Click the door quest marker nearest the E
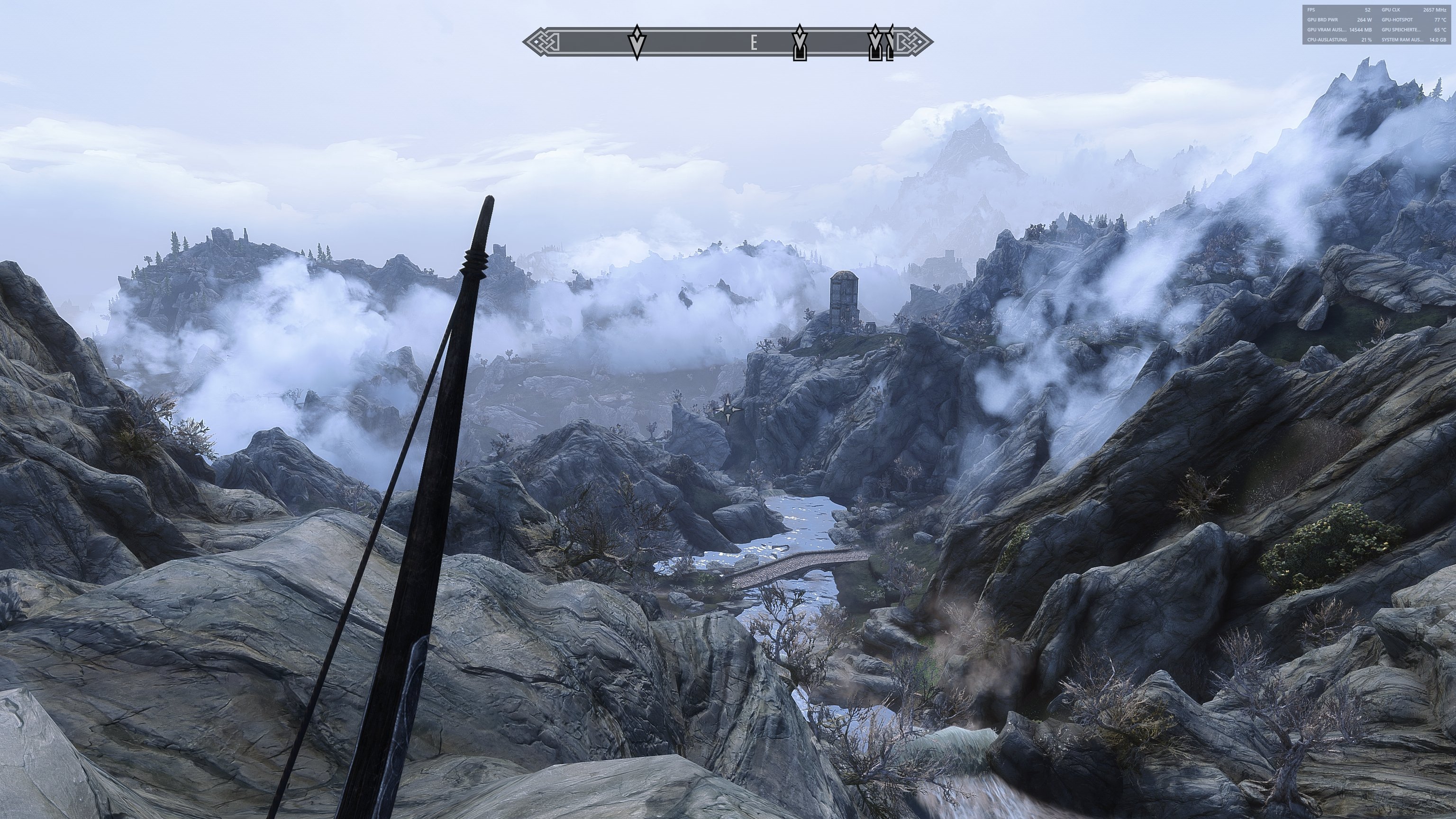 click(800, 42)
